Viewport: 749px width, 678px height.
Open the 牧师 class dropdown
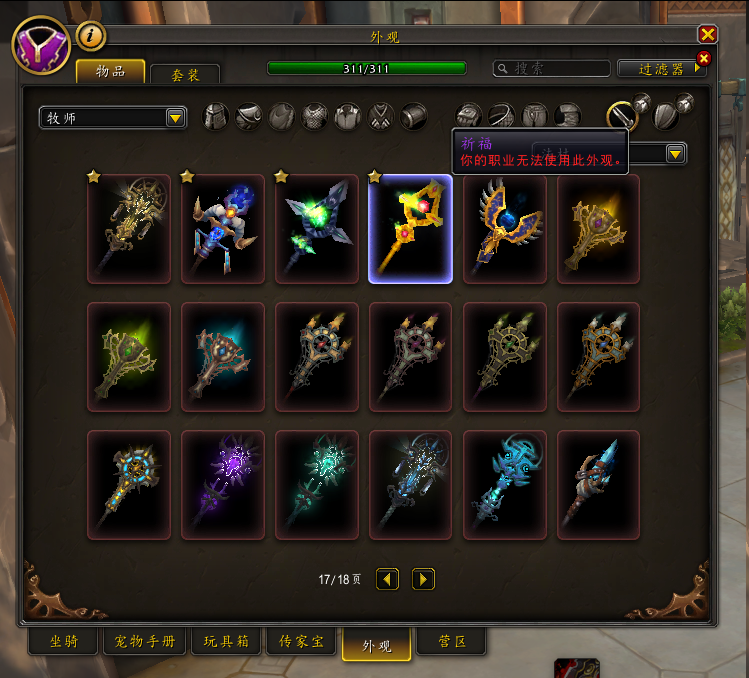(x=113, y=118)
